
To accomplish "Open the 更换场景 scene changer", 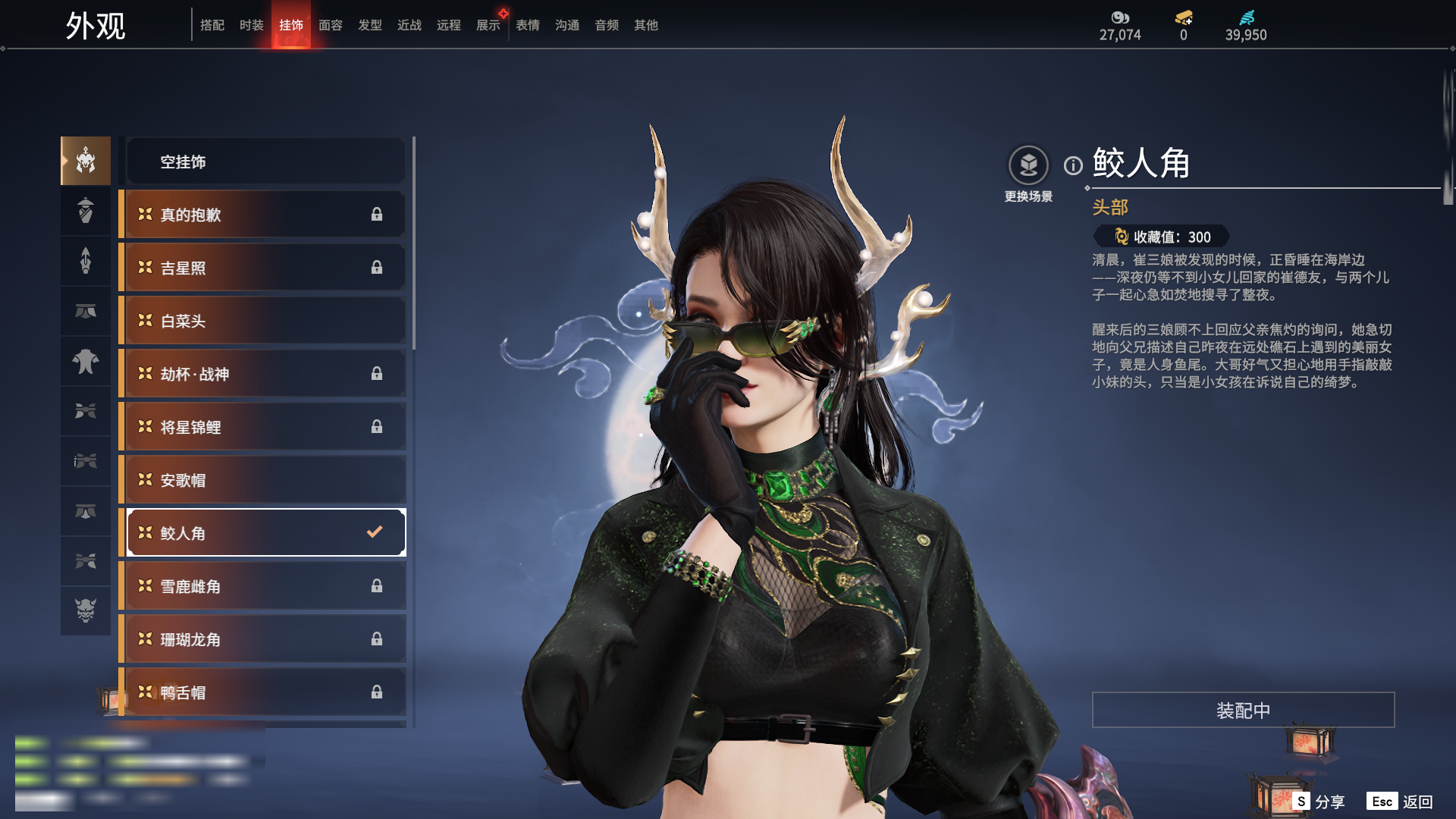I will [x=1028, y=165].
